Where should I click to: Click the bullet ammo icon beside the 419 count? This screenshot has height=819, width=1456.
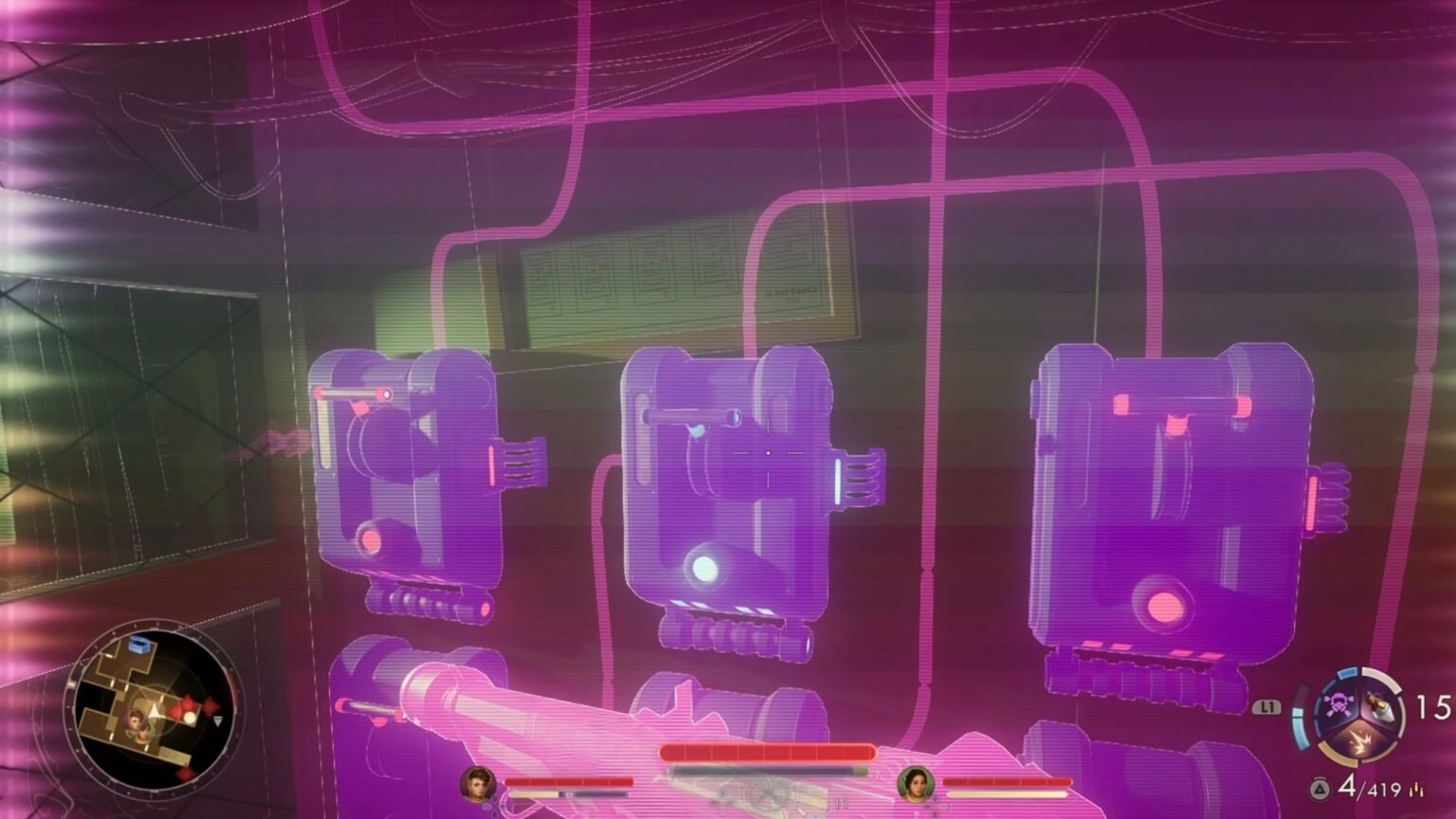pyautogui.click(x=1416, y=789)
